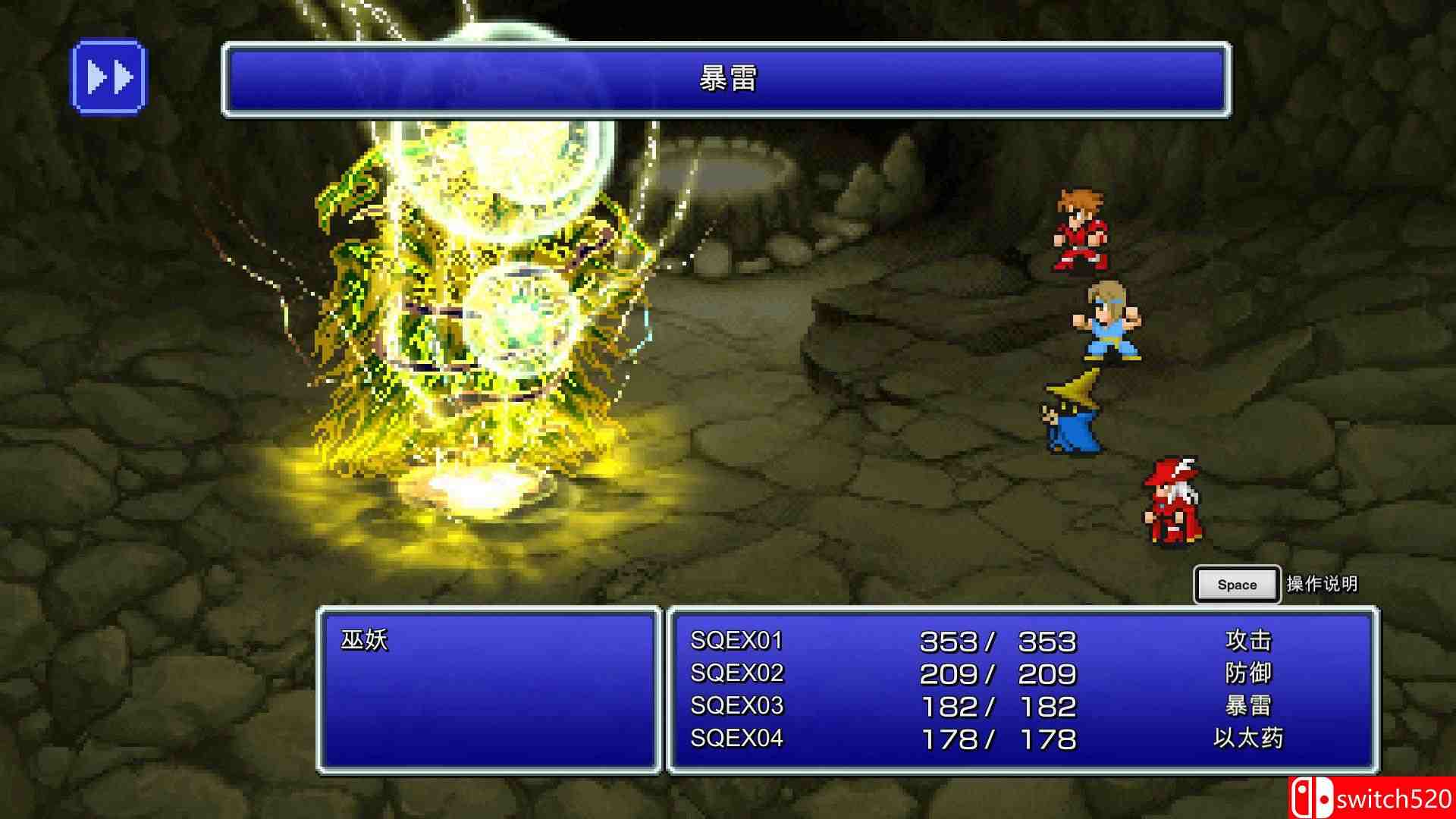Select SQEX01 in the party list
1456x819 pixels.
[736, 641]
